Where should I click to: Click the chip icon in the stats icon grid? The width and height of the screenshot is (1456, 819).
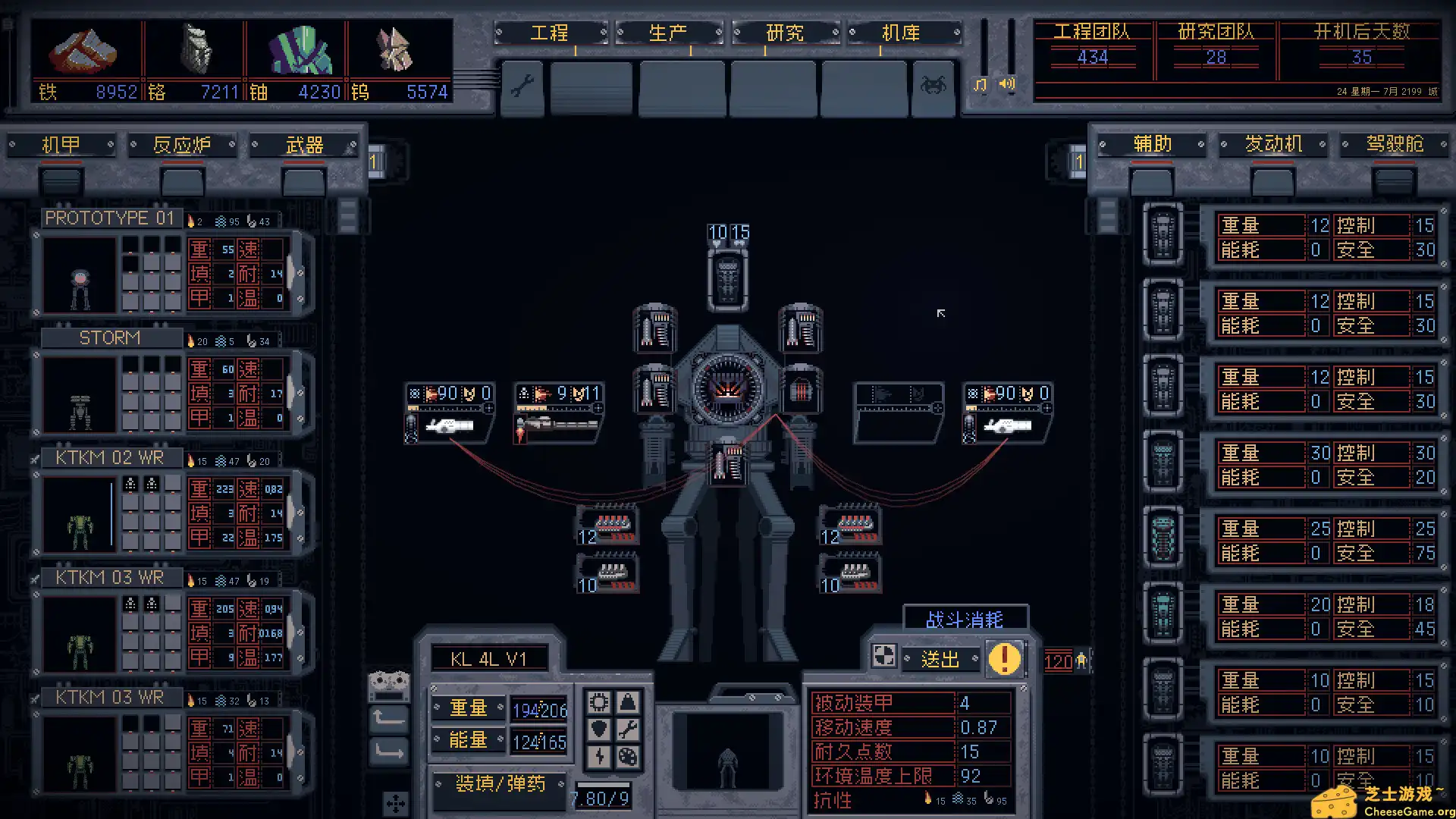[599, 701]
